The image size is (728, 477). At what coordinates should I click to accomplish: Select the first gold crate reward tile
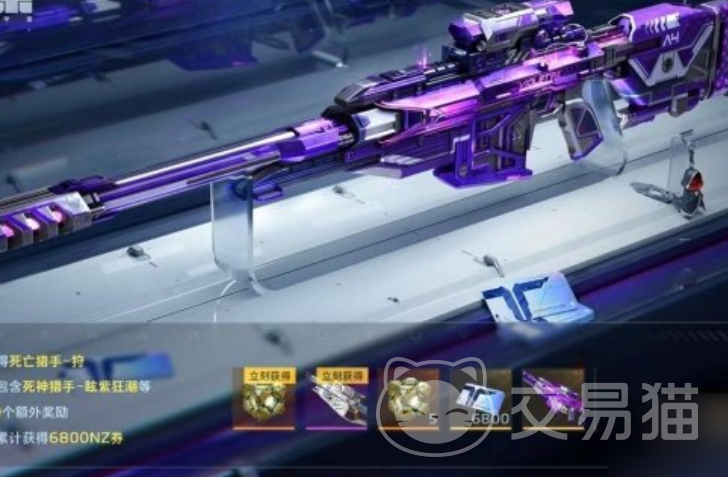click(264, 398)
